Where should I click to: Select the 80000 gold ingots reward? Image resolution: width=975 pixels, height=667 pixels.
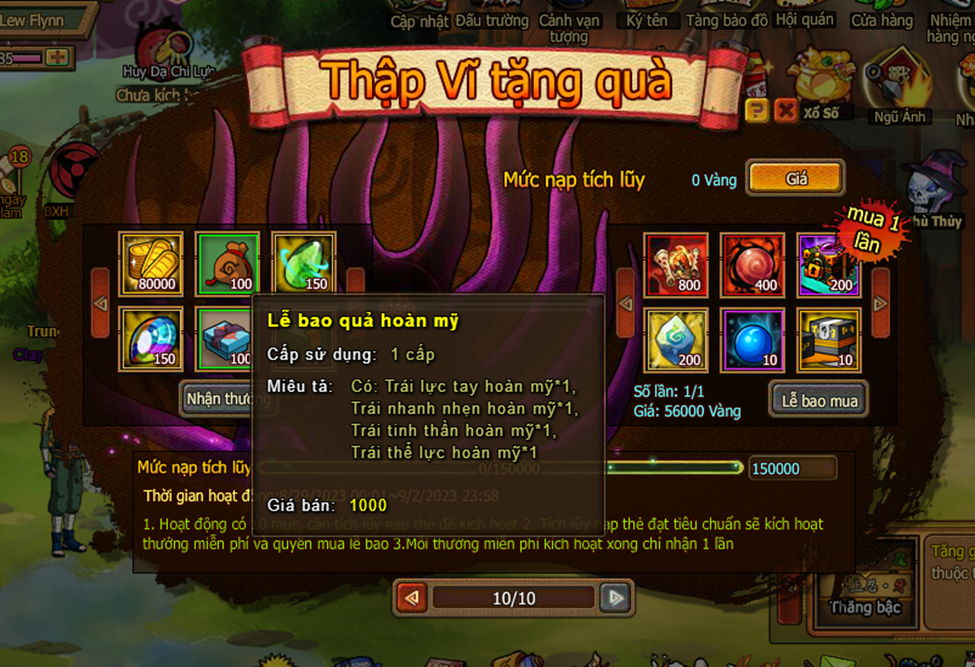[x=151, y=264]
